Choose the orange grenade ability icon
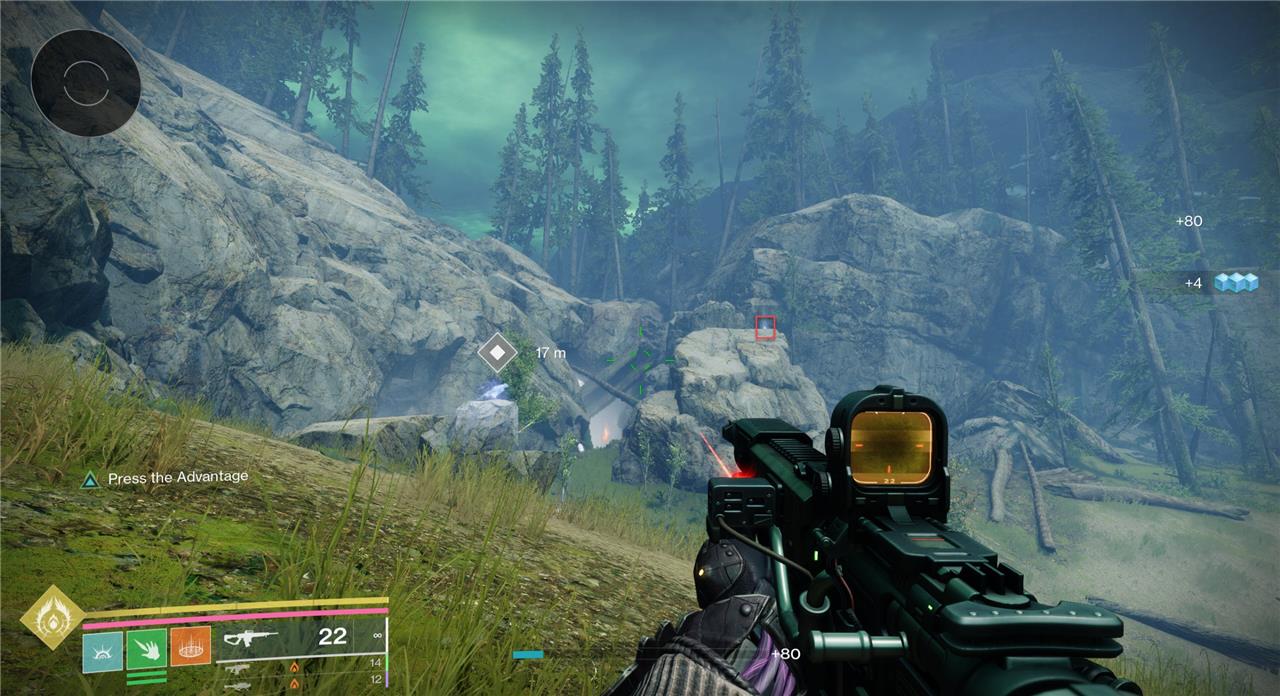The width and height of the screenshot is (1280, 696). [x=190, y=648]
